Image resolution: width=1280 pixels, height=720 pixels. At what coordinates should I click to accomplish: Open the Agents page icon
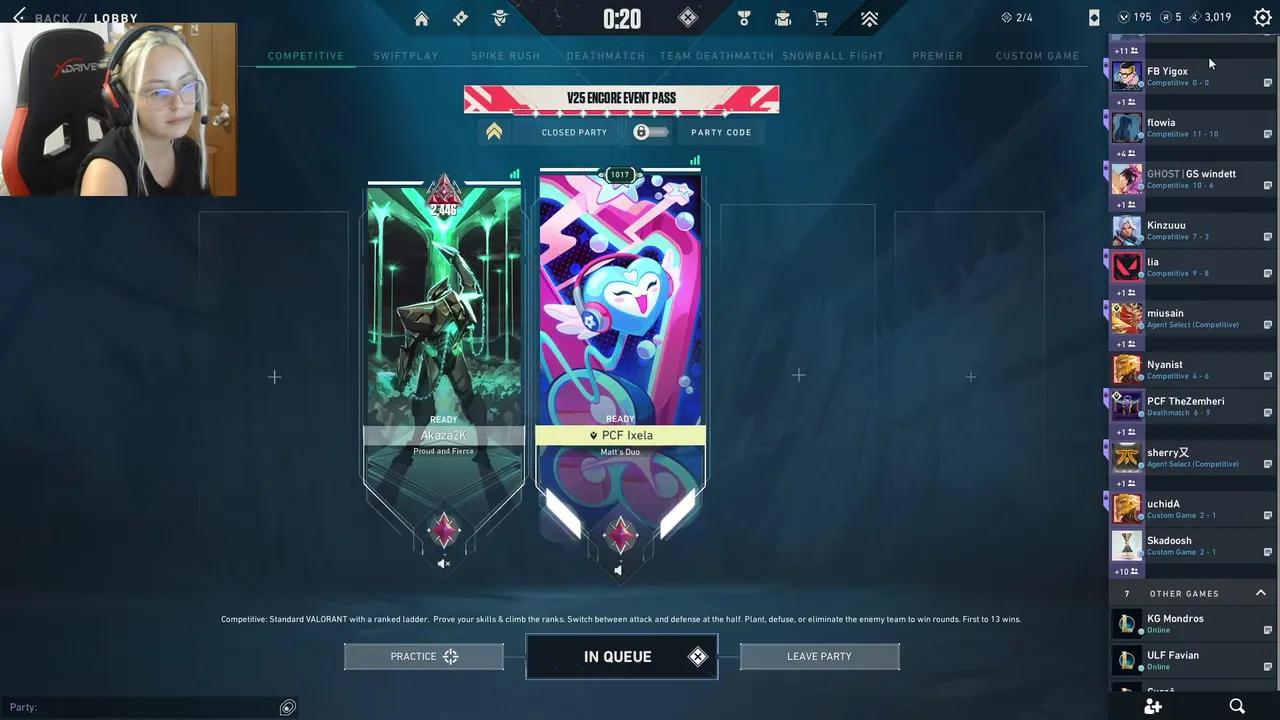pos(499,18)
